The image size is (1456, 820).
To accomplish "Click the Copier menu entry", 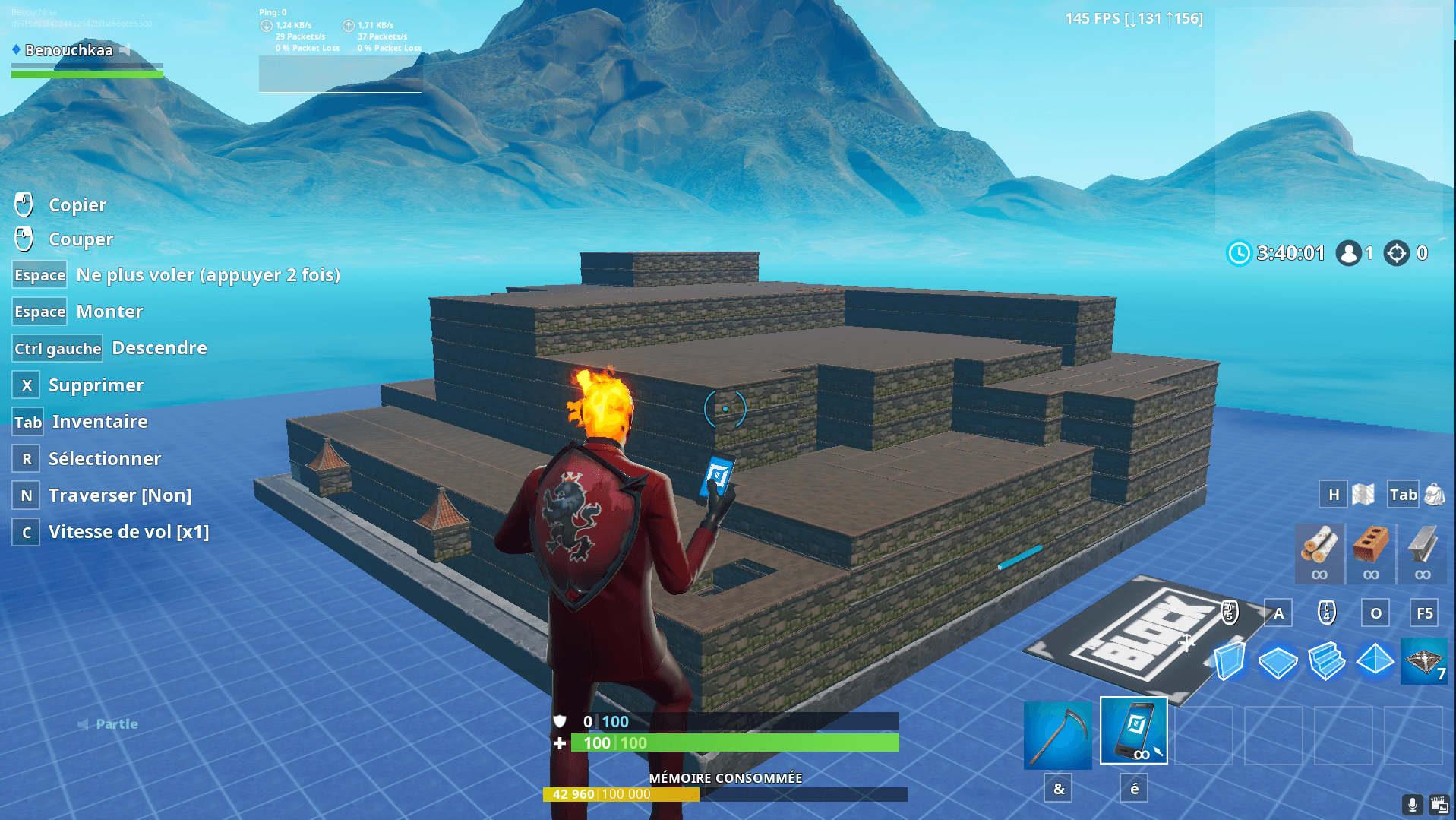I will 78,204.
